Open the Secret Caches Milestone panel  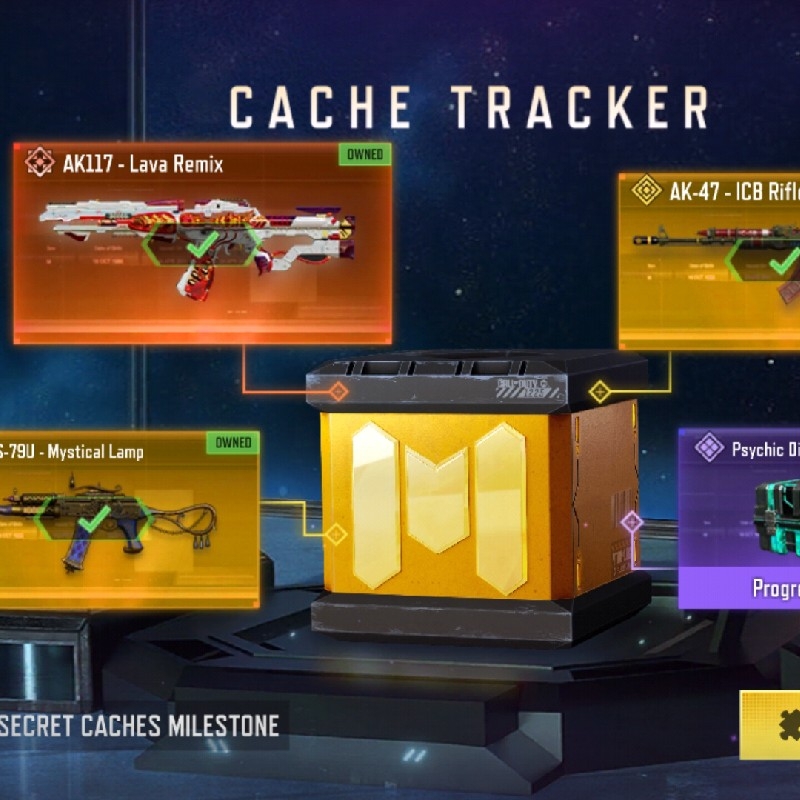140,725
